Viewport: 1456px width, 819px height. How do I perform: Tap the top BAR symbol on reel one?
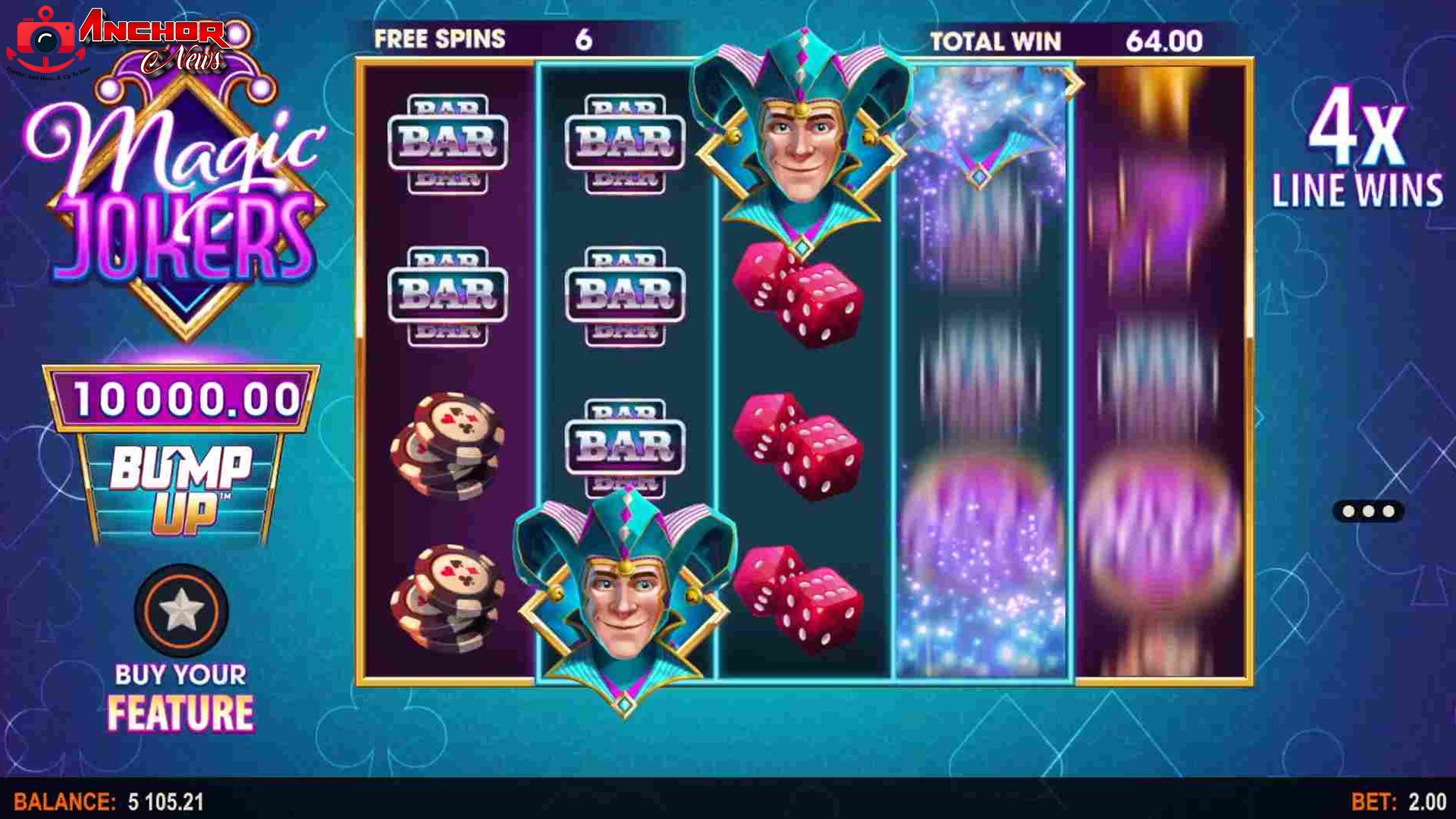pos(447,140)
